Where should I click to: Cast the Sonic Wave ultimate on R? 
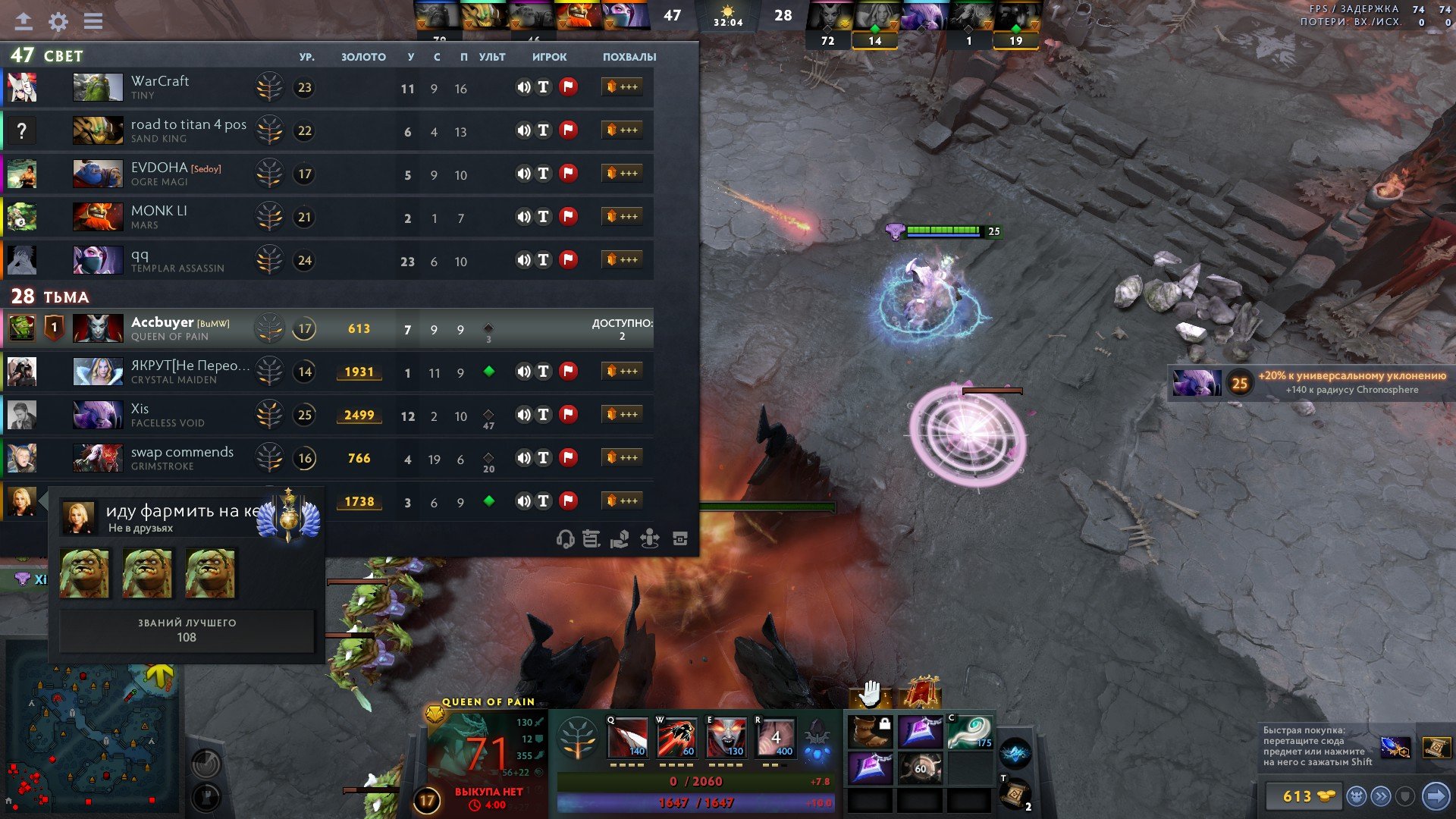[775, 738]
